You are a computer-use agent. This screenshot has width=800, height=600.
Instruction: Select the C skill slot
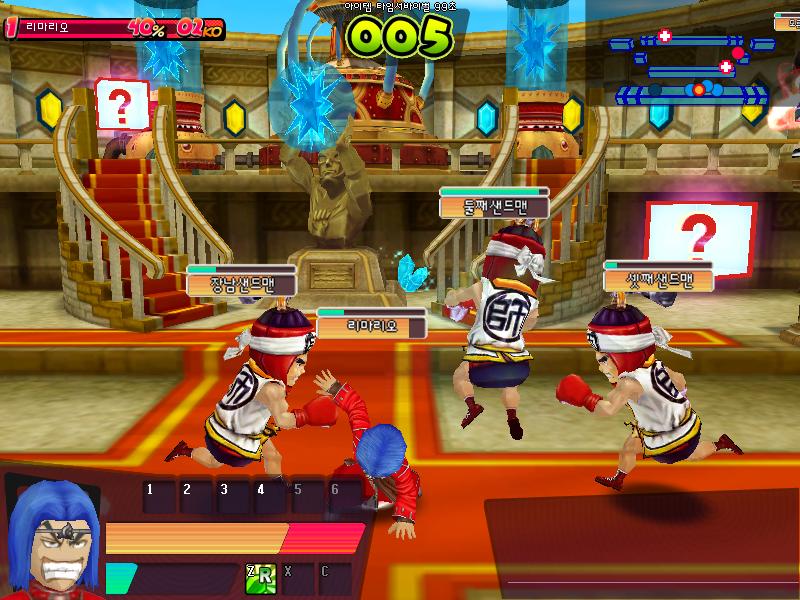tap(335, 578)
